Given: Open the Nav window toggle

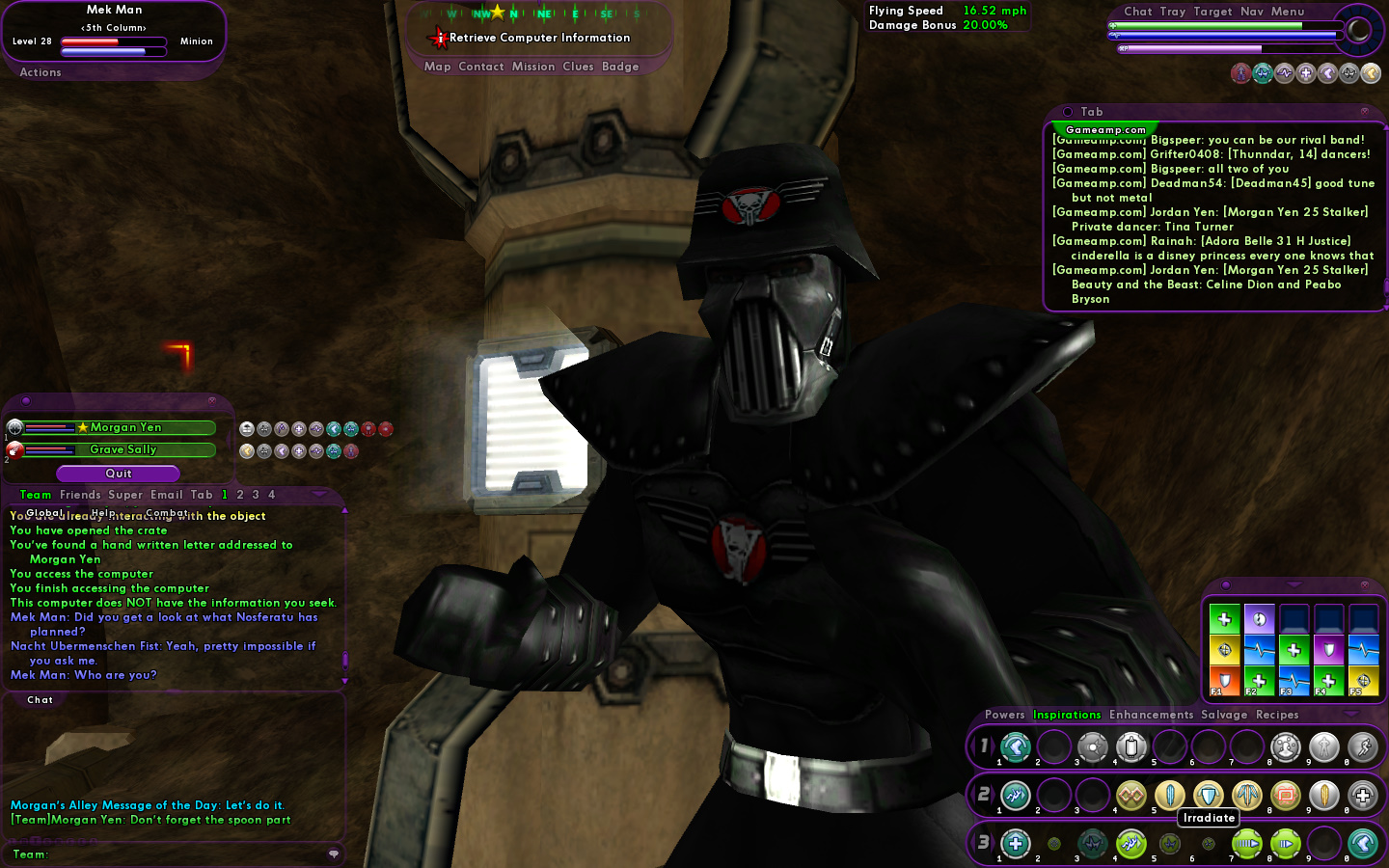Looking at the screenshot, I should [x=1252, y=12].
